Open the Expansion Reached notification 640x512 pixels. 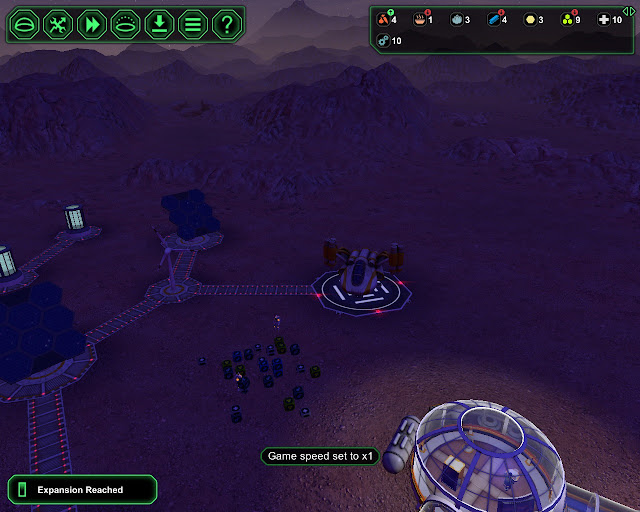pos(81,489)
